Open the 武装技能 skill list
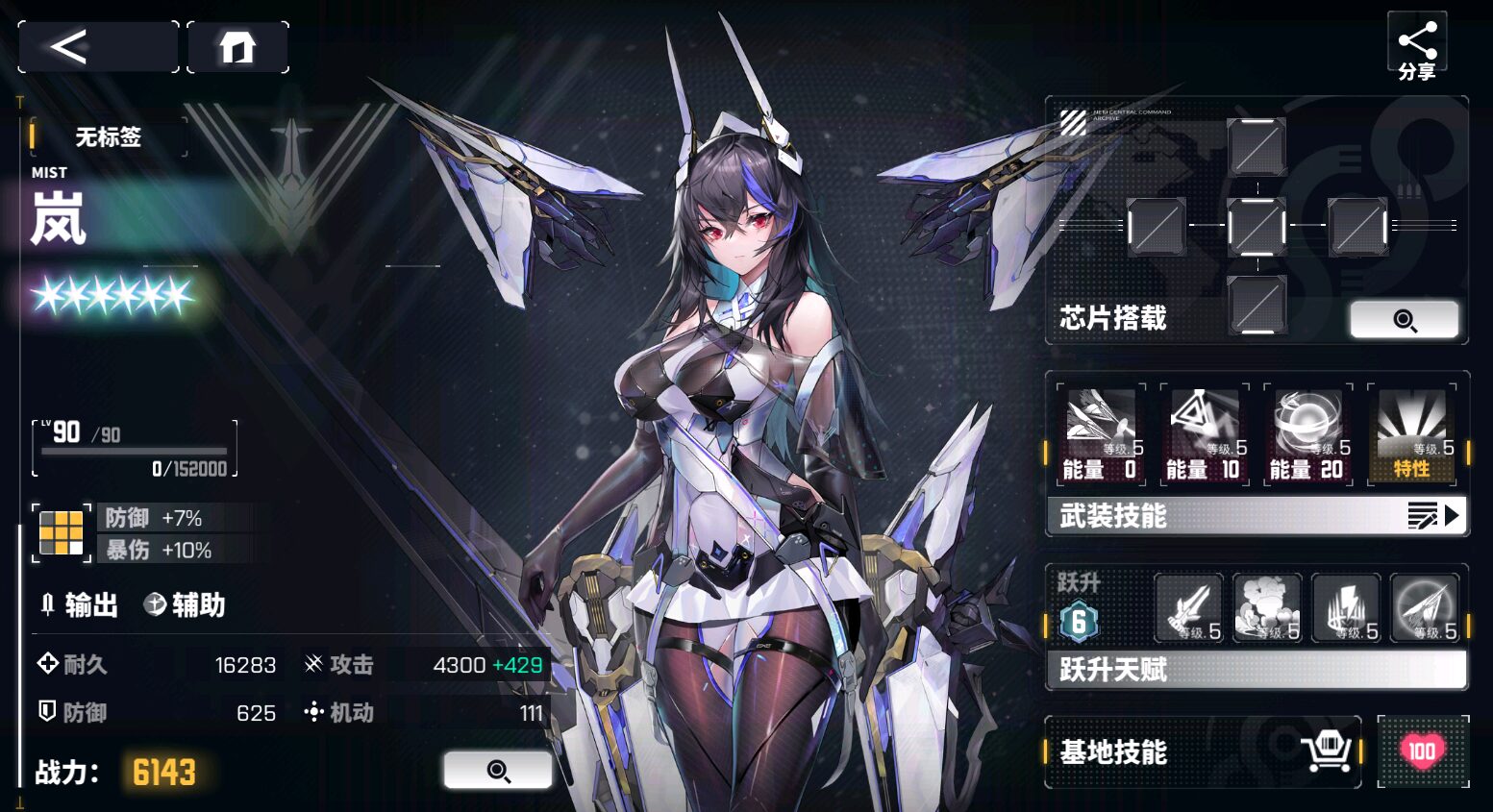 pyautogui.click(x=1256, y=516)
